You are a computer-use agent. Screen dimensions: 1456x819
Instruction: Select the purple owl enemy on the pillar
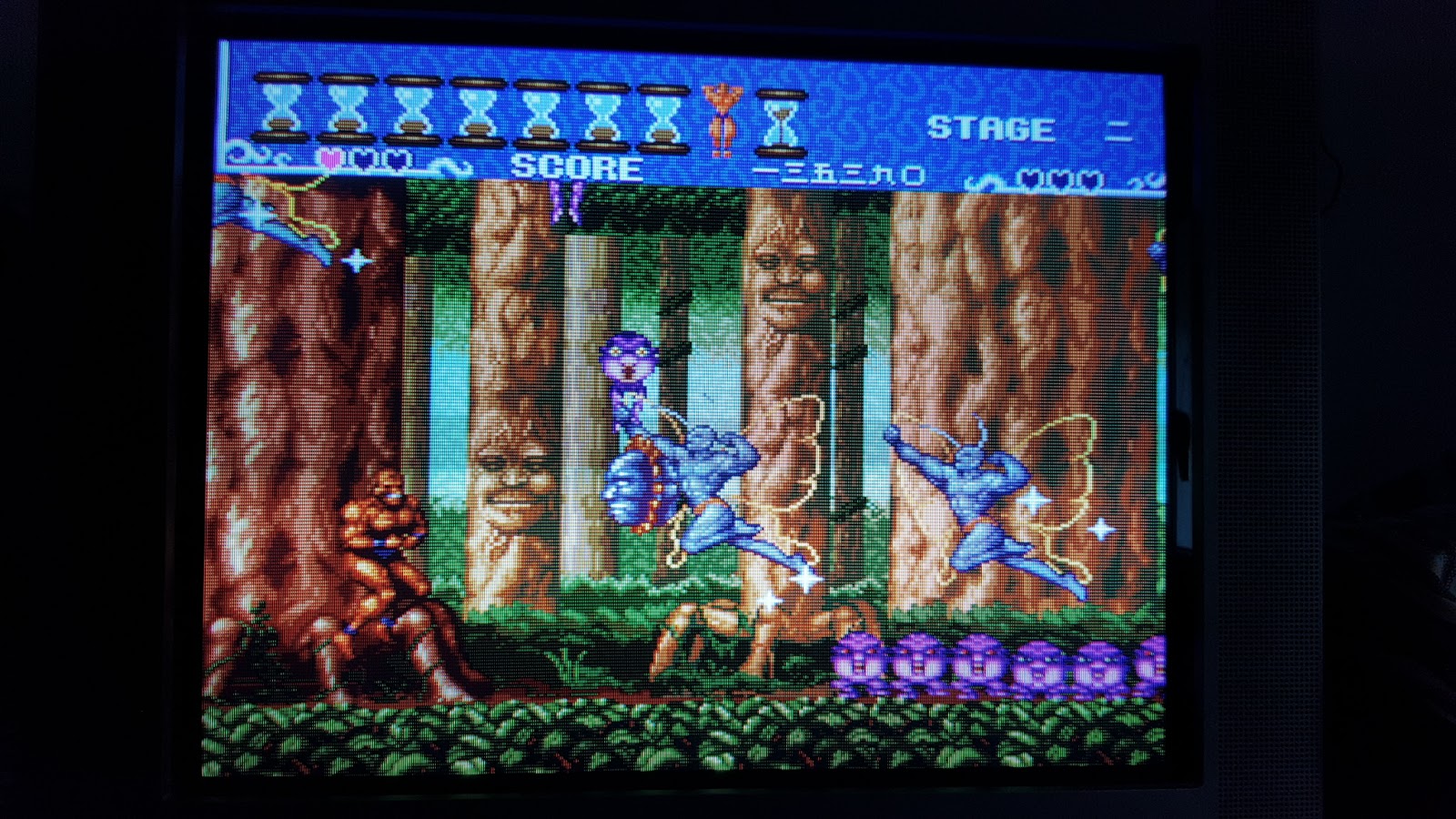(630, 364)
